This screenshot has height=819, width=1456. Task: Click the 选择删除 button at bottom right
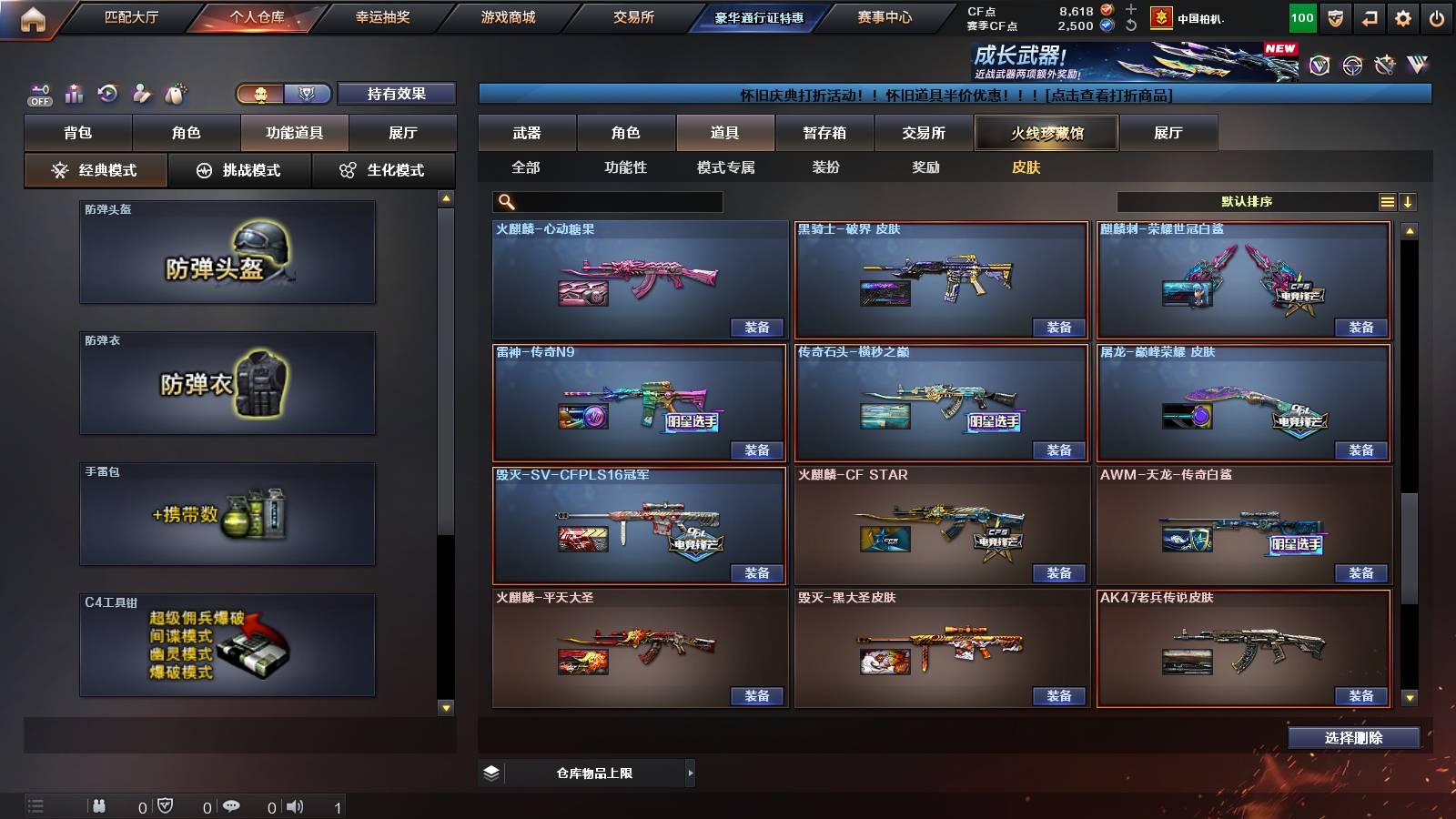[x=1353, y=737]
